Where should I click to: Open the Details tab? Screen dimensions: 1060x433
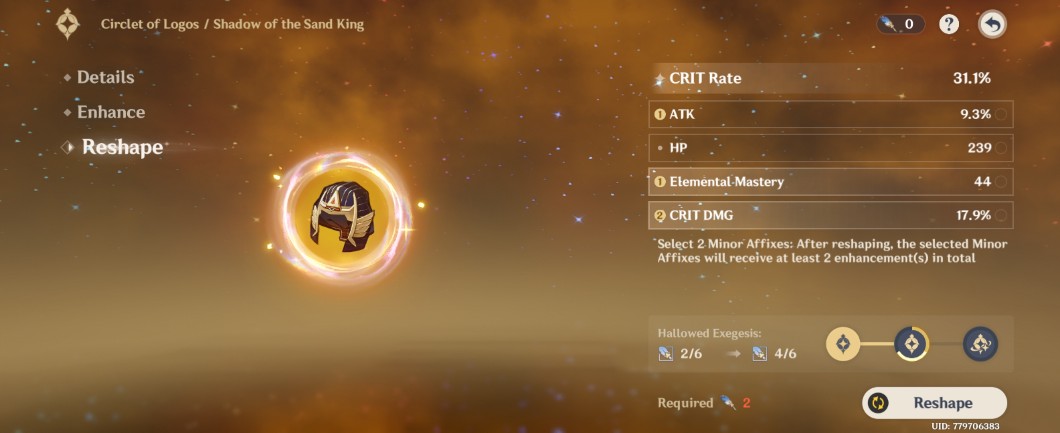point(105,77)
